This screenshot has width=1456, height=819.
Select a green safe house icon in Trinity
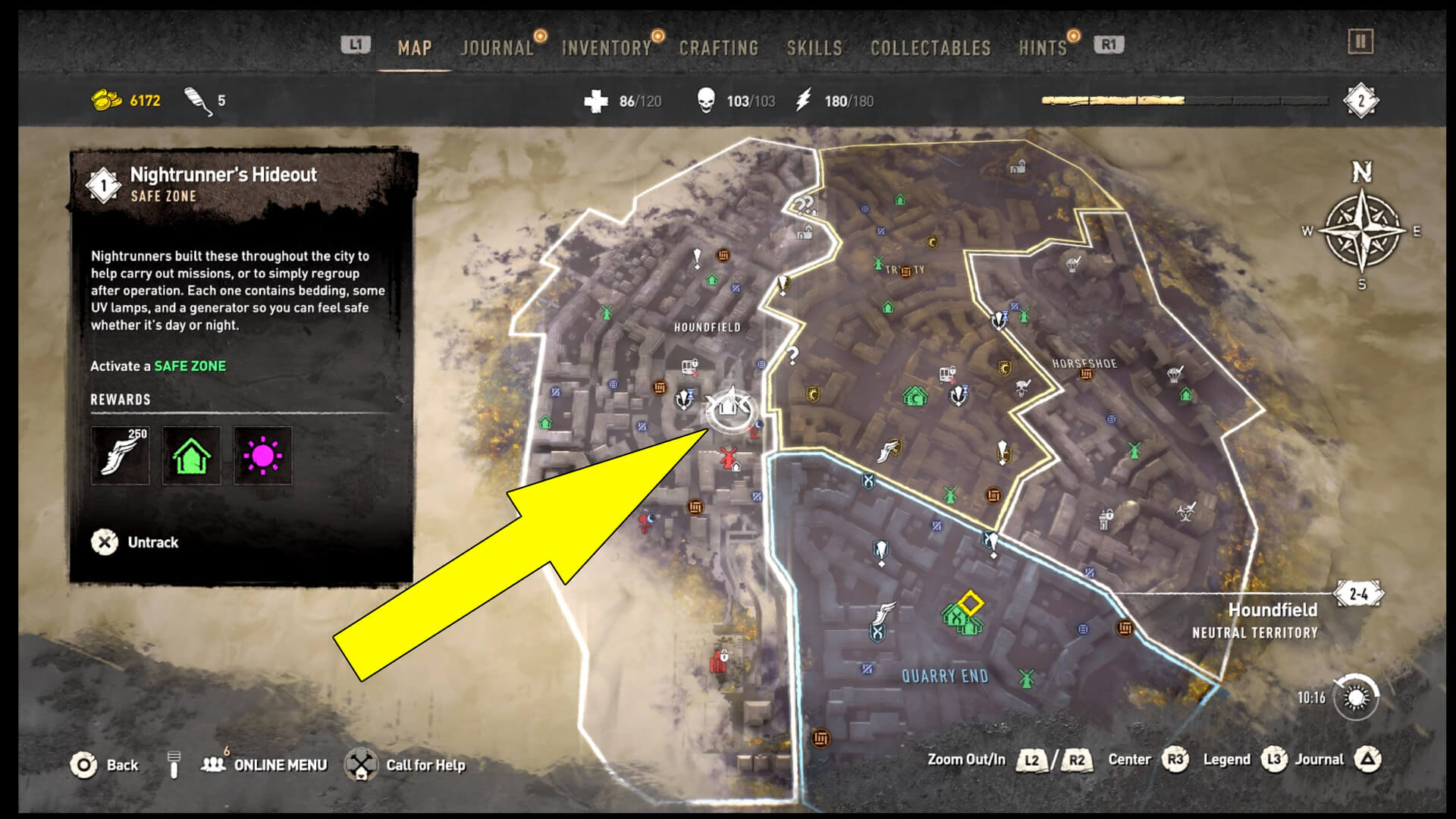click(x=888, y=307)
